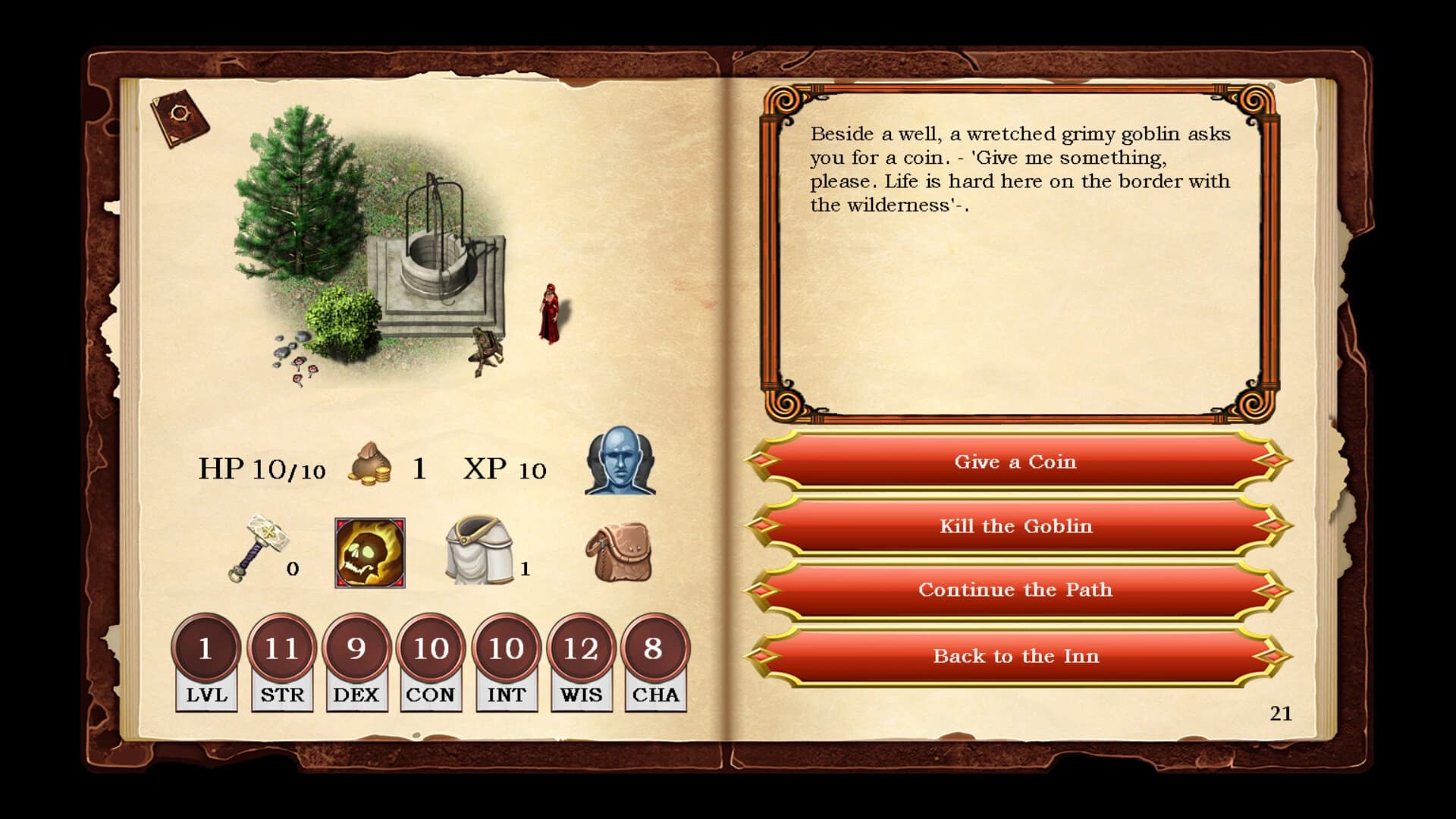Choose Kill the Goblin
Screen dimensions: 1456x819
[x=1016, y=526]
